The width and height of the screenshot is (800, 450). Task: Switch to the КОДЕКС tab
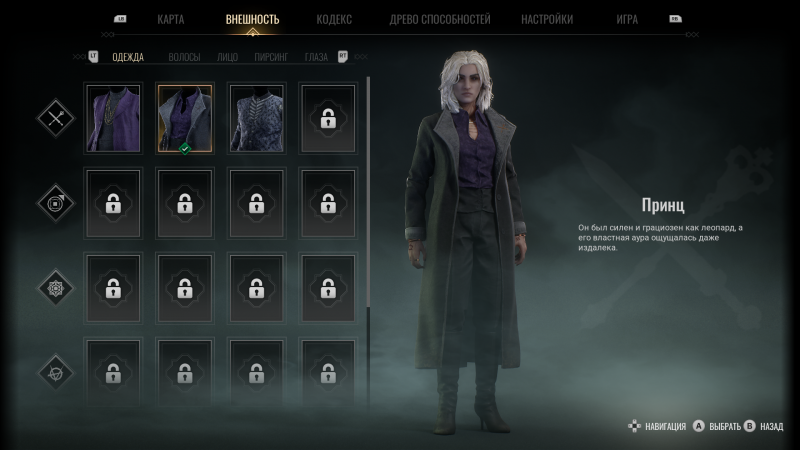tap(333, 19)
